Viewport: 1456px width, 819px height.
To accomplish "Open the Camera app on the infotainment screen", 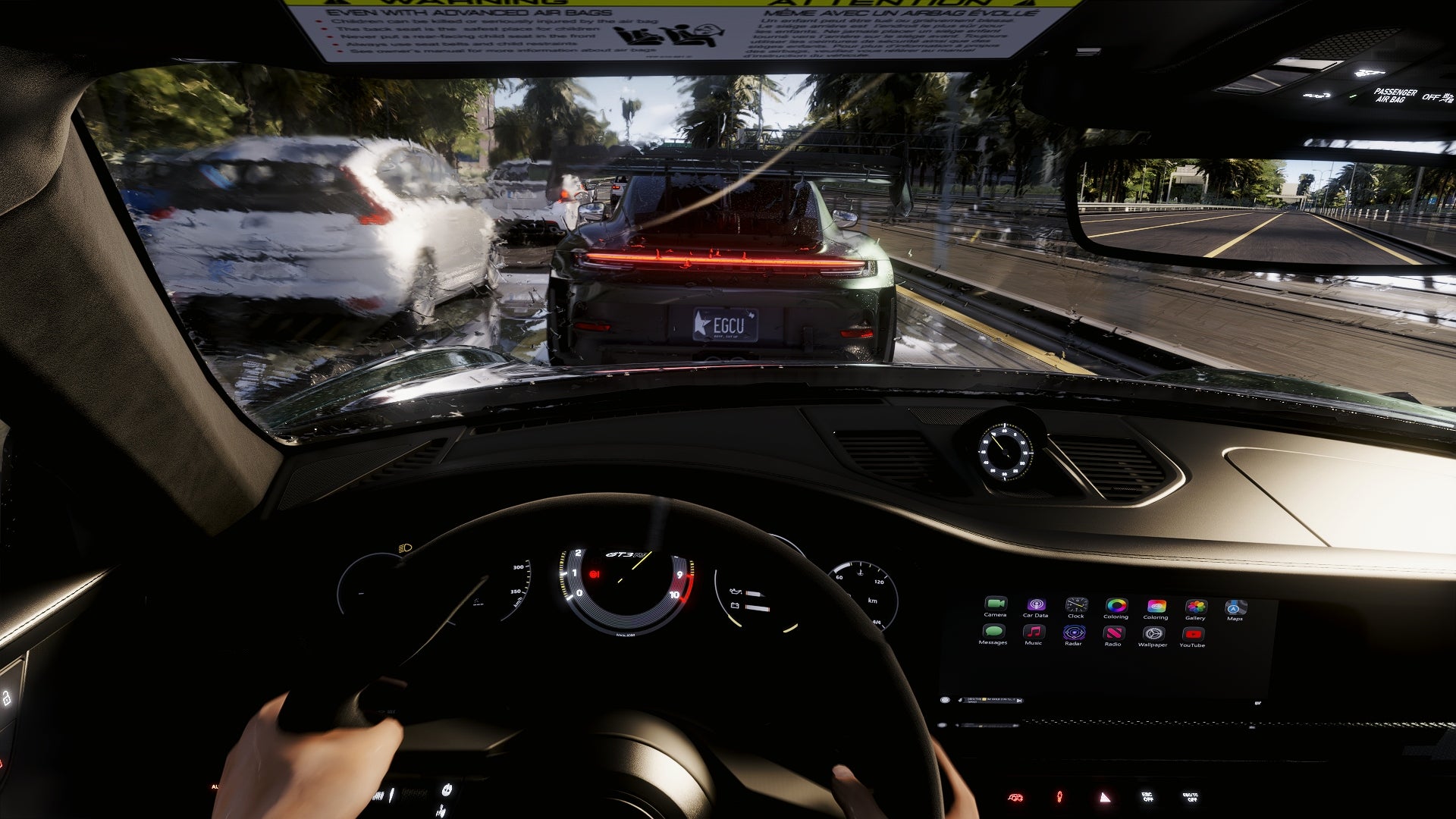I will [996, 604].
